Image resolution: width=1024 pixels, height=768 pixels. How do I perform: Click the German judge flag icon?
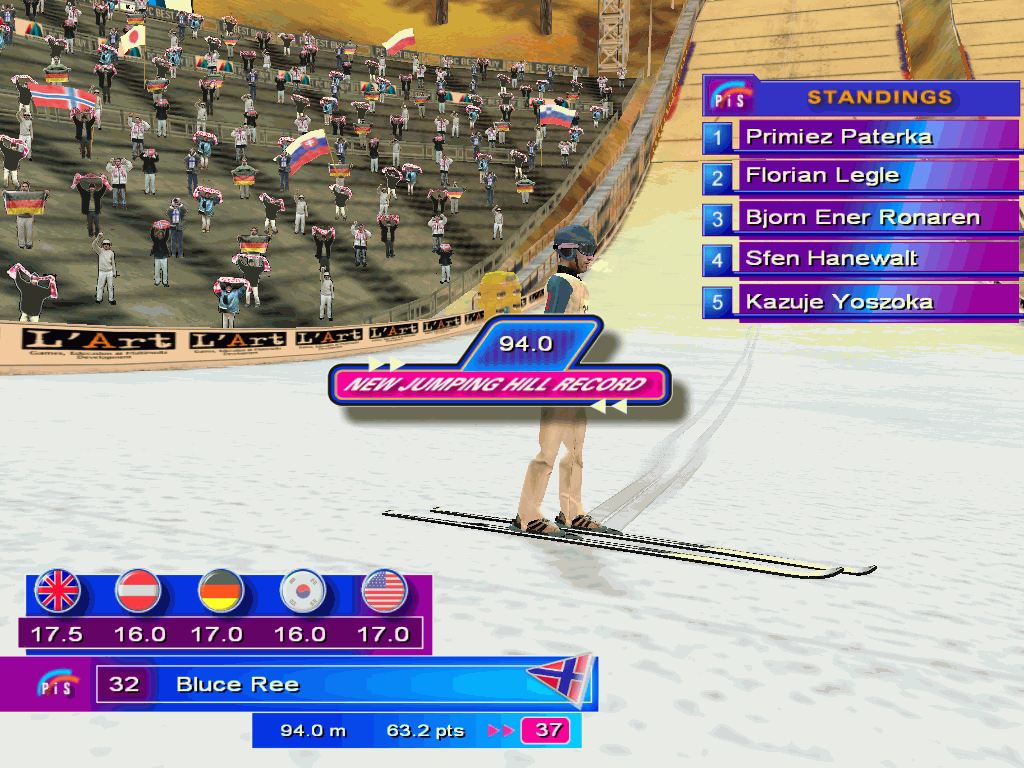click(221, 591)
